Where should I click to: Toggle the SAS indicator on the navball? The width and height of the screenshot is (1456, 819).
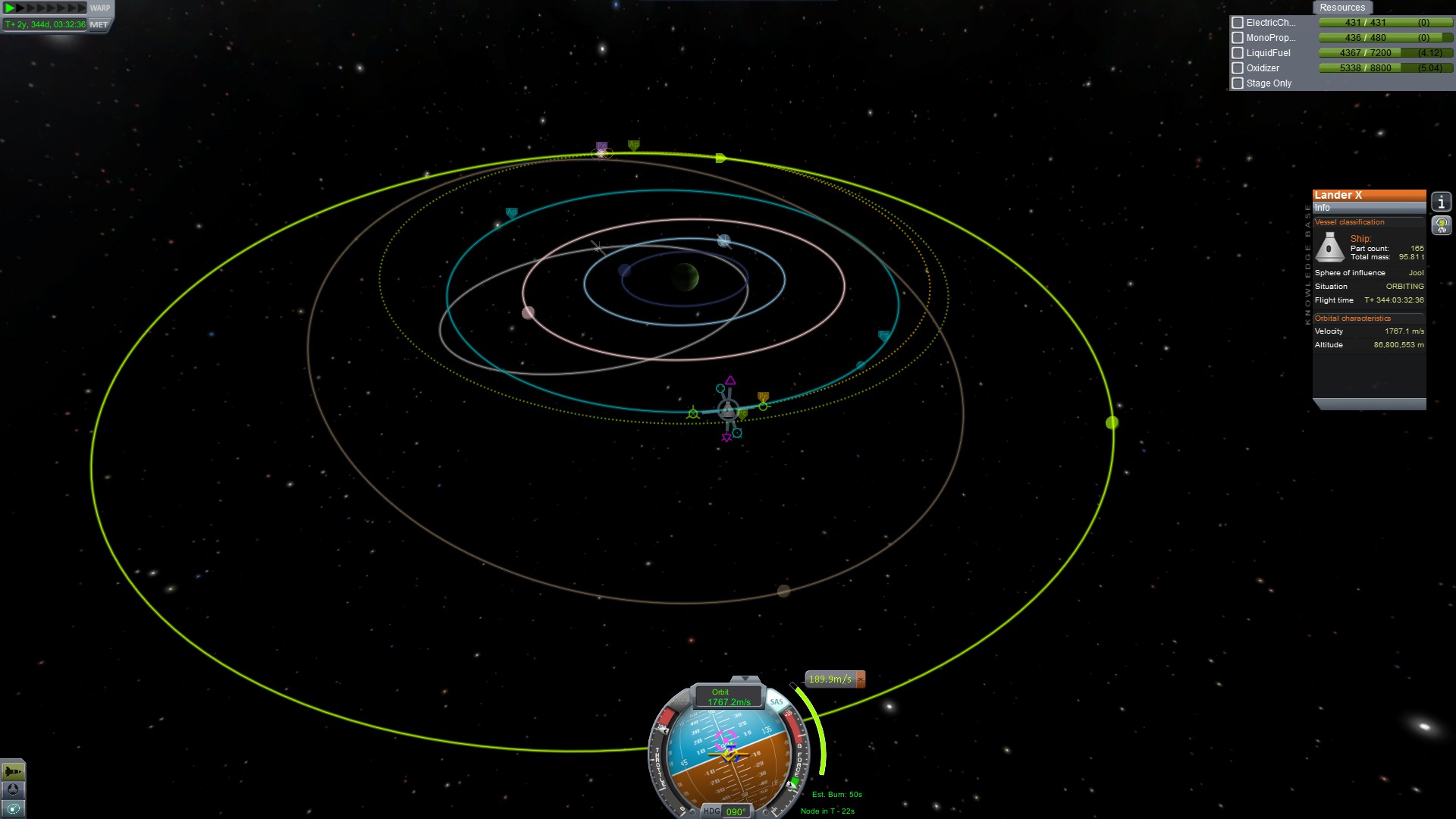coord(777,702)
